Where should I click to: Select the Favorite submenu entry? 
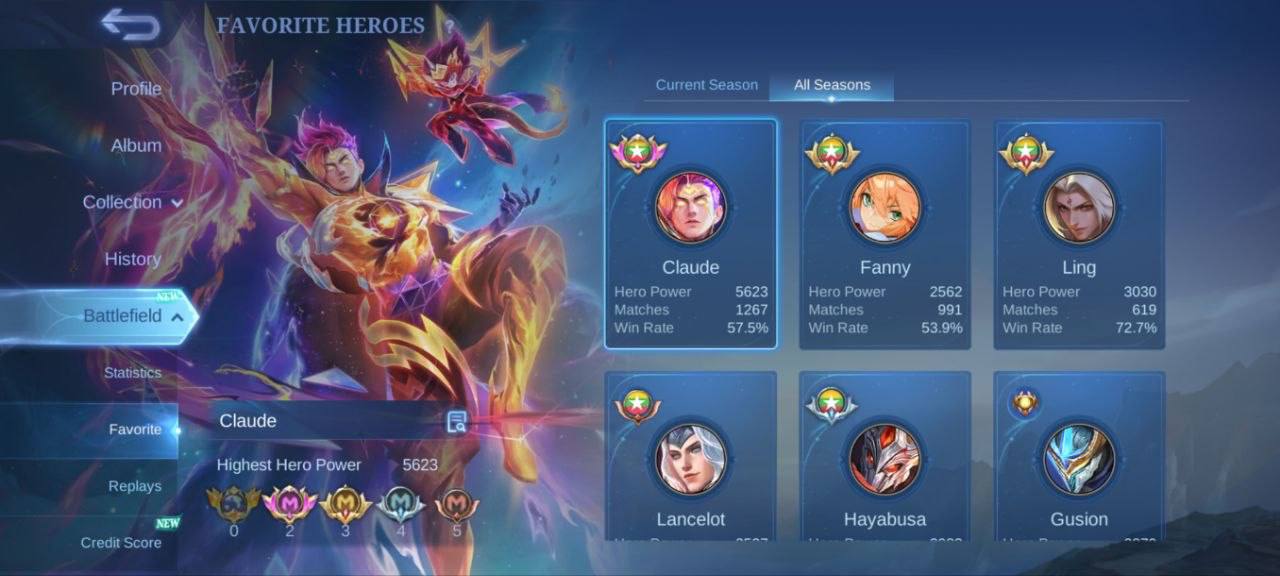135,429
